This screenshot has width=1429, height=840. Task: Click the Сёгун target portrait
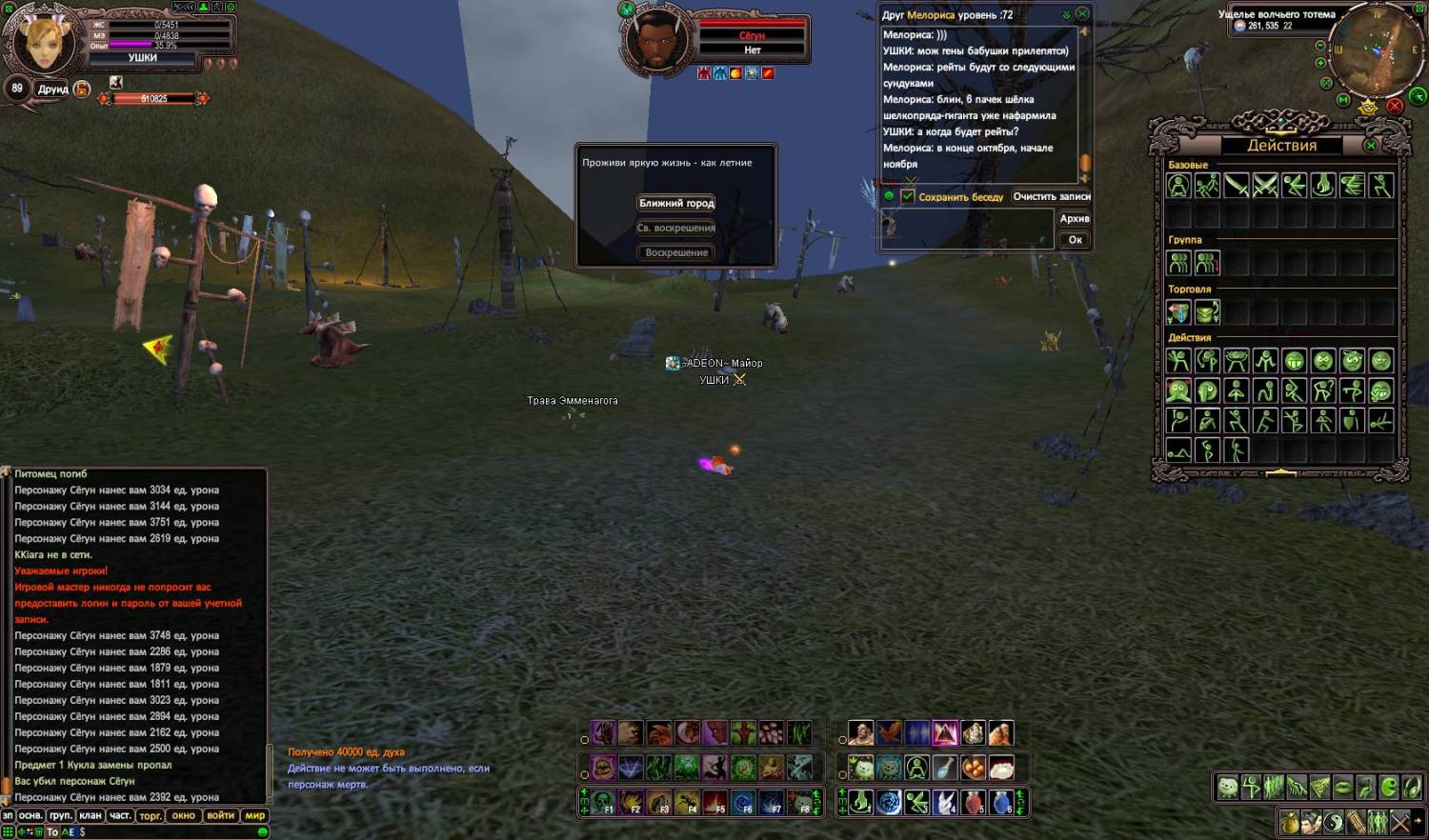point(654,40)
